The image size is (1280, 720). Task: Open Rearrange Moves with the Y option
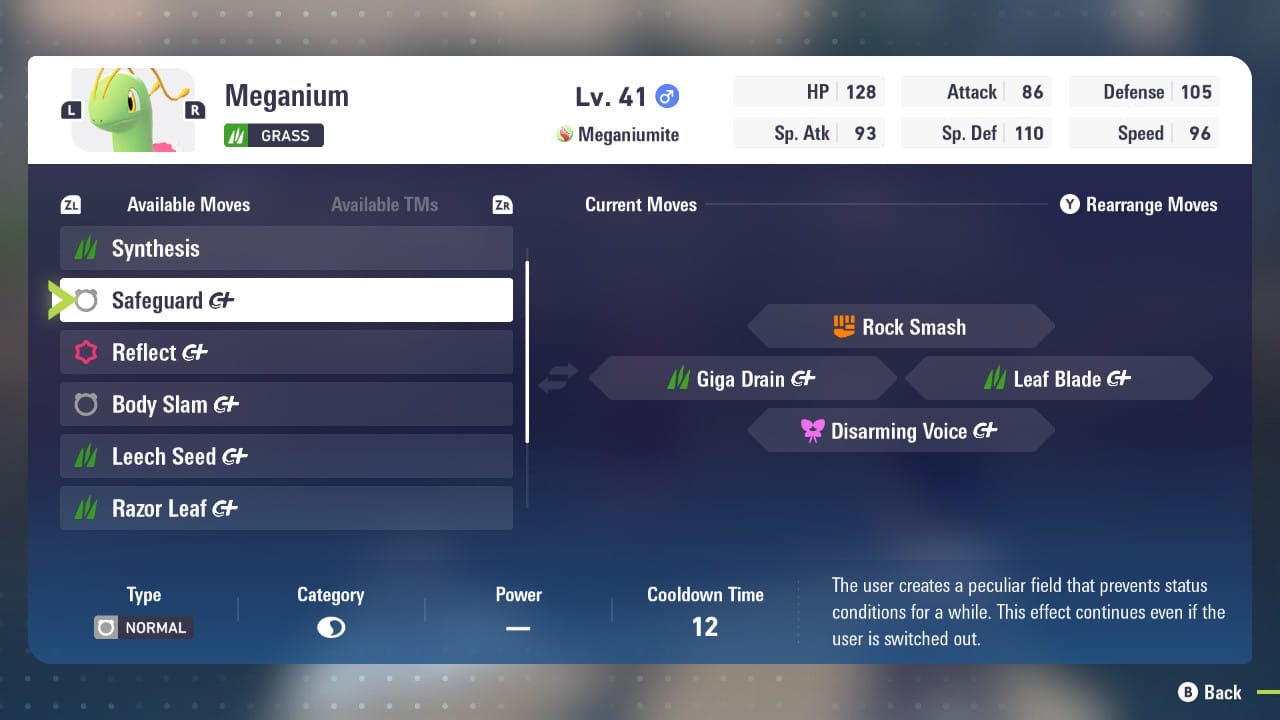[x=1138, y=204]
